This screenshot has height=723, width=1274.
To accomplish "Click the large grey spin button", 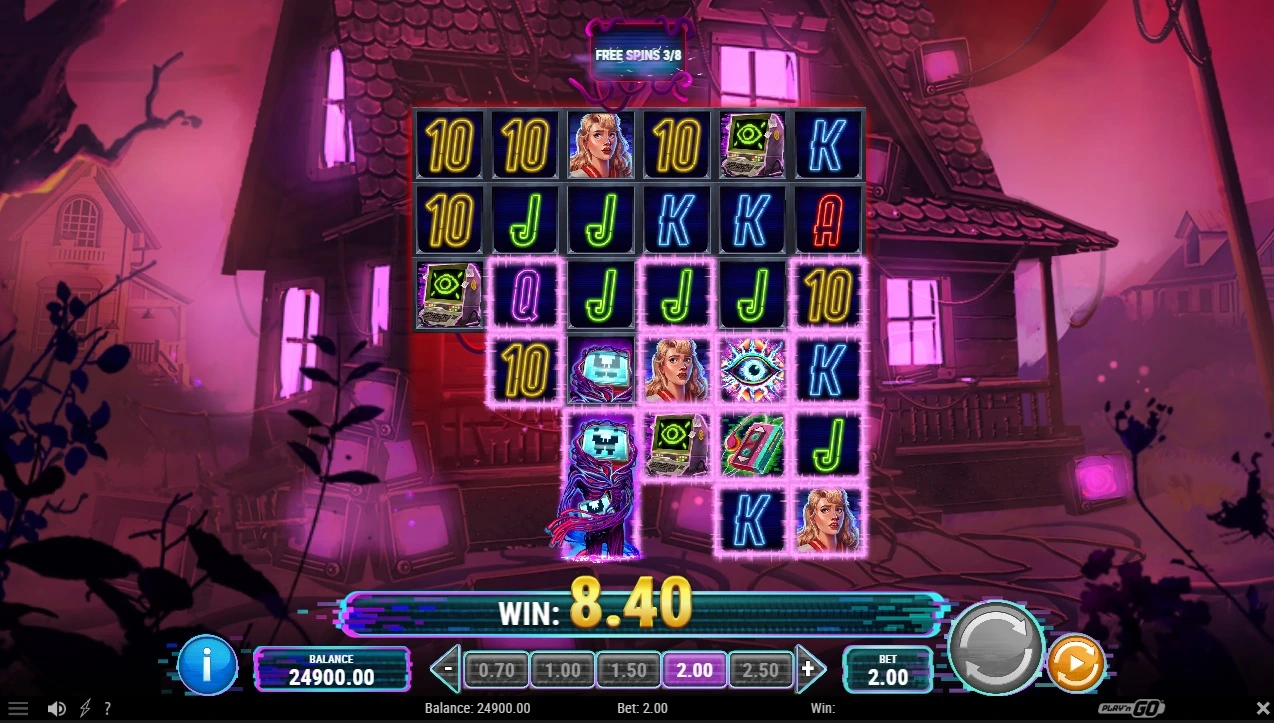I will pyautogui.click(x=995, y=648).
